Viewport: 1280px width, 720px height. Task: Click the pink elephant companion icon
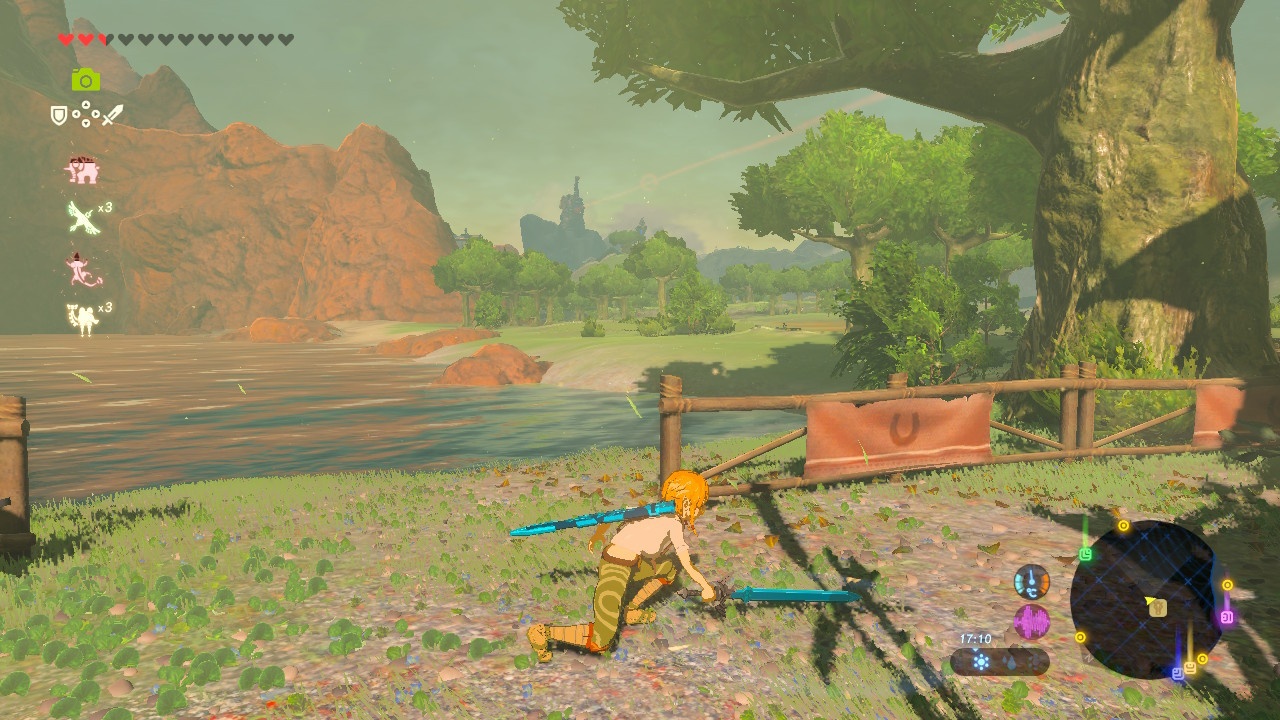click(81, 169)
